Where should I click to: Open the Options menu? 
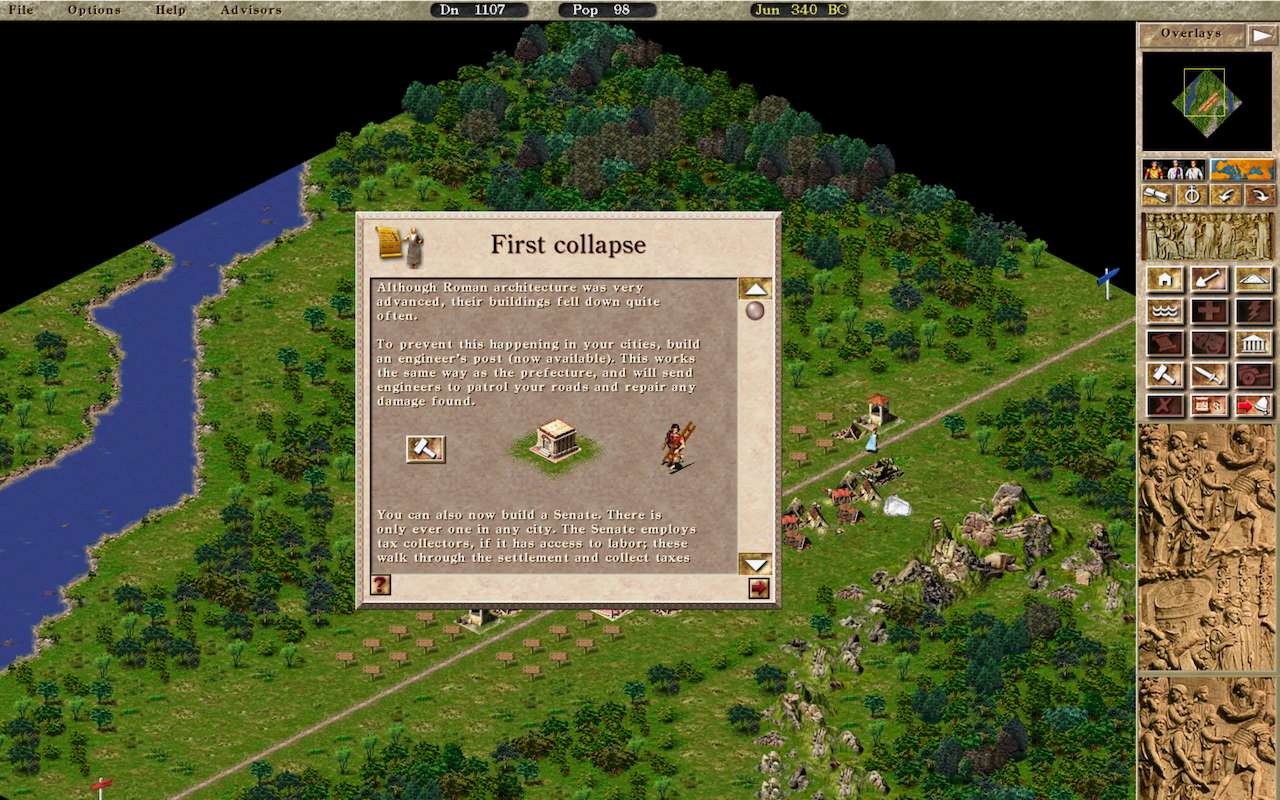click(x=94, y=10)
